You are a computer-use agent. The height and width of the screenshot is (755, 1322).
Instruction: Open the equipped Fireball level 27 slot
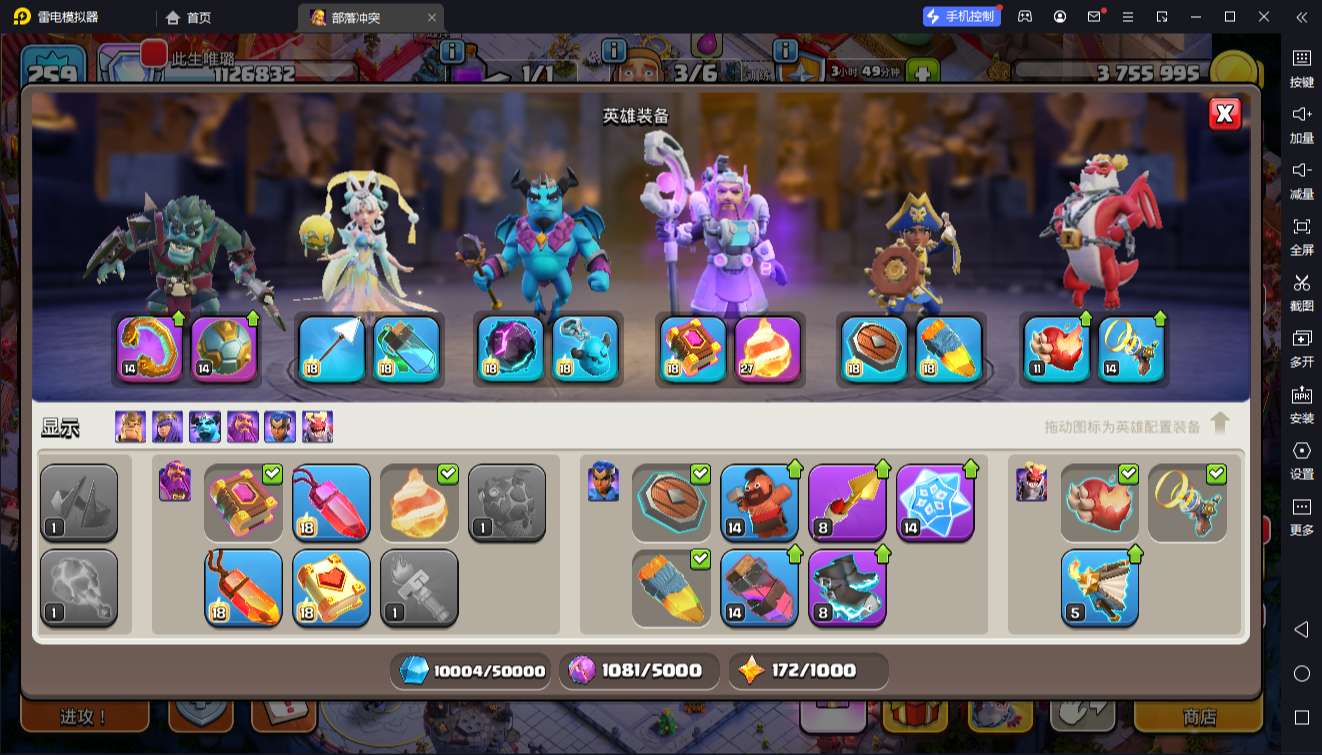[x=767, y=349]
